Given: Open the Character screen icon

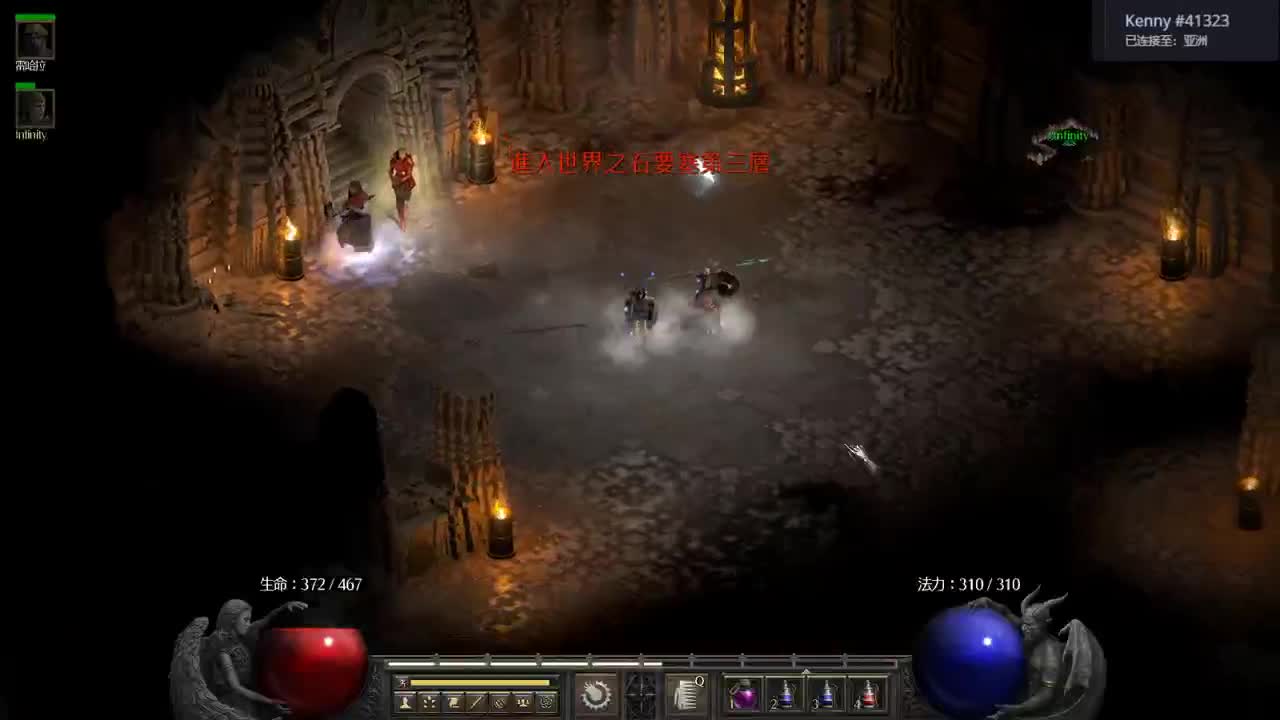Looking at the screenshot, I should tap(406, 702).
